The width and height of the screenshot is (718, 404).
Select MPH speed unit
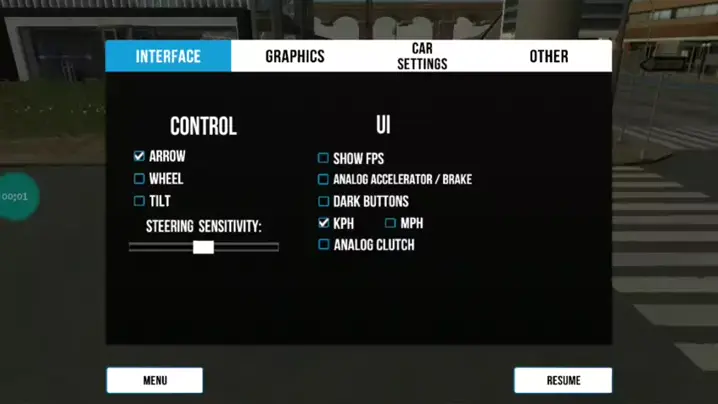(x=390, y=223)
